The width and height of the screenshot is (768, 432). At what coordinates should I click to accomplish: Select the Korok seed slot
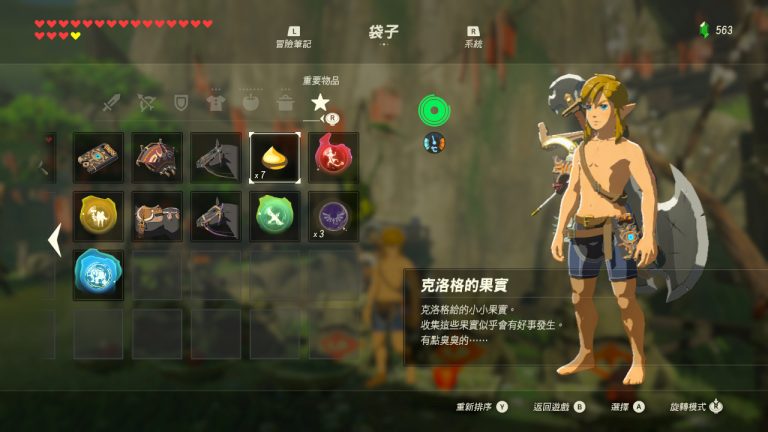coord(274,157)
